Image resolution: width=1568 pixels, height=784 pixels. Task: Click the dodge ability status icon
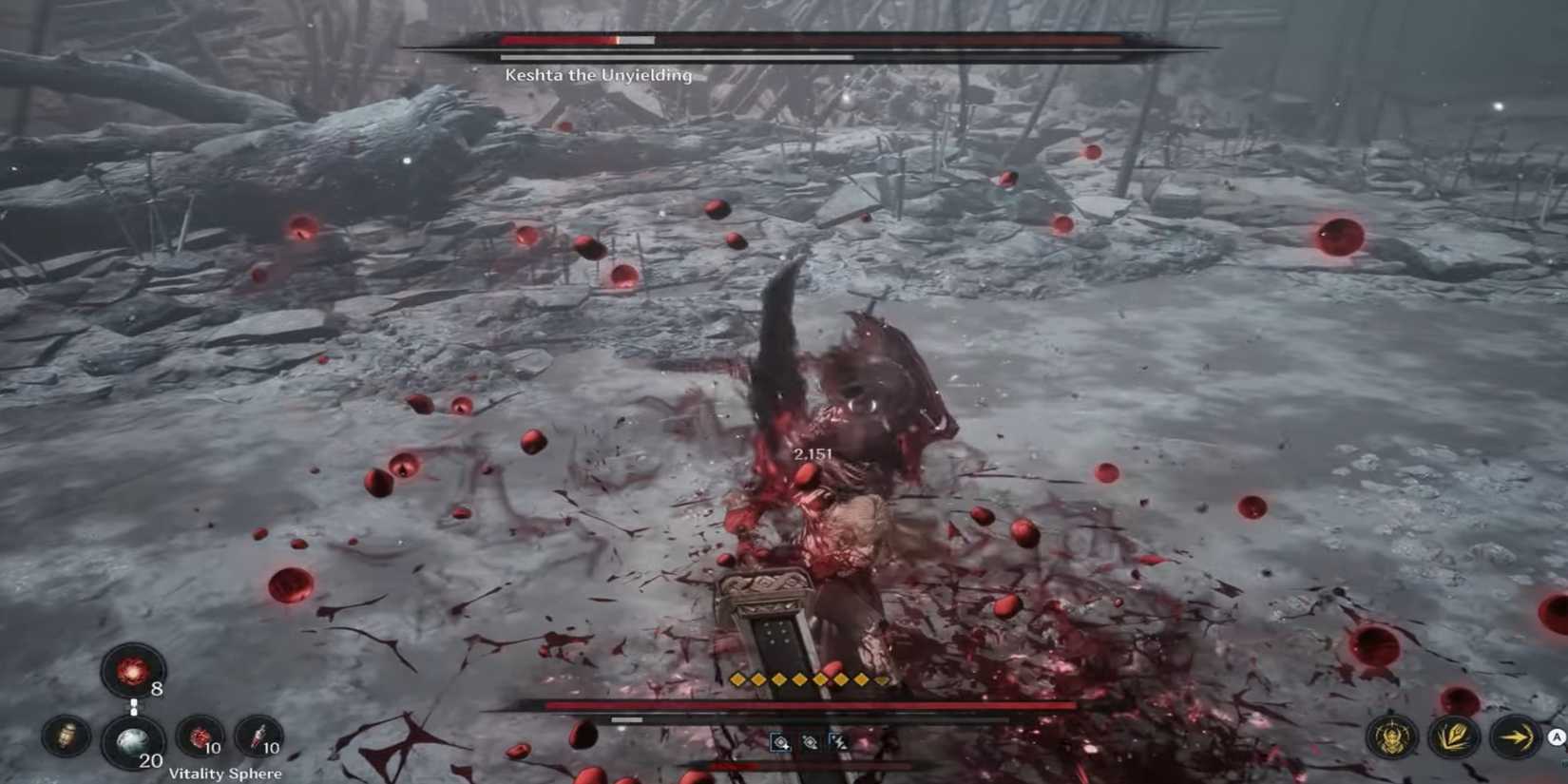pos(811,742)
